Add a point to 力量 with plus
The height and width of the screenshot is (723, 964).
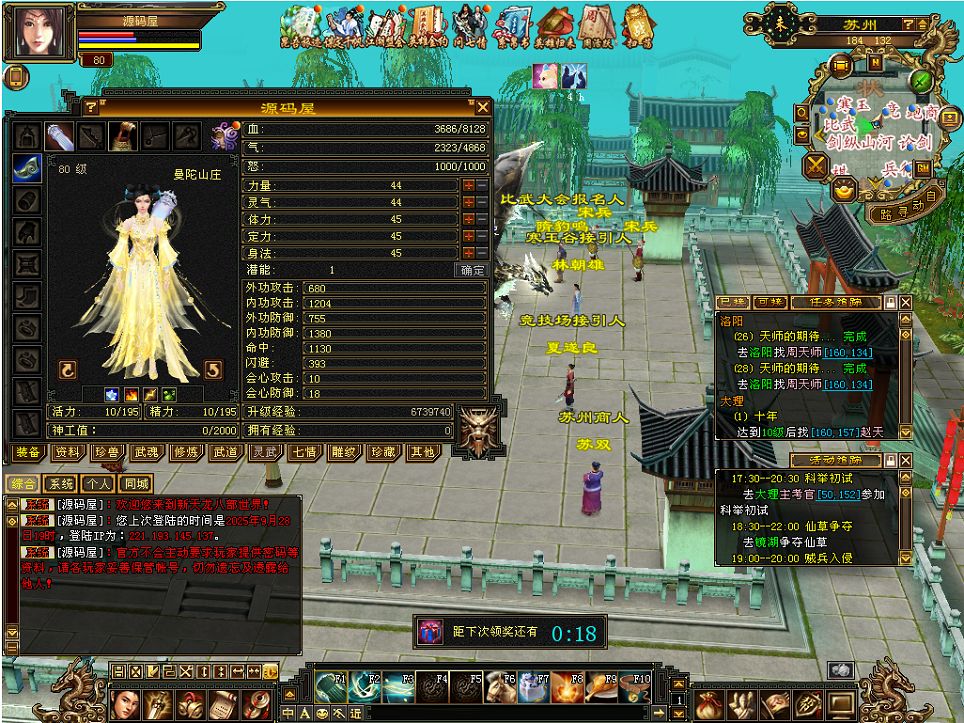(467, 185)
